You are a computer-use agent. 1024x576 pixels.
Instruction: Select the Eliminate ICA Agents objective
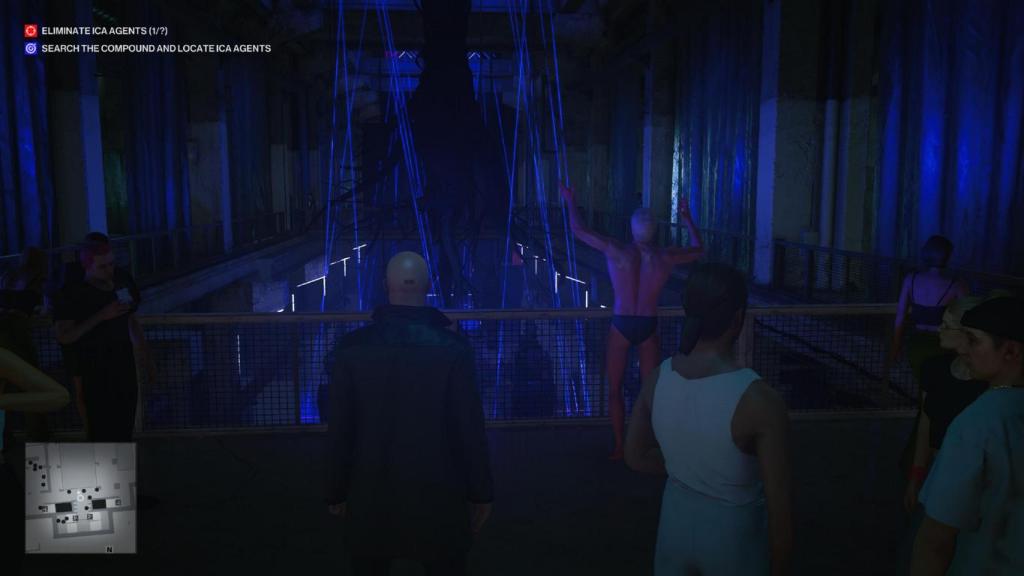[104, 31]
